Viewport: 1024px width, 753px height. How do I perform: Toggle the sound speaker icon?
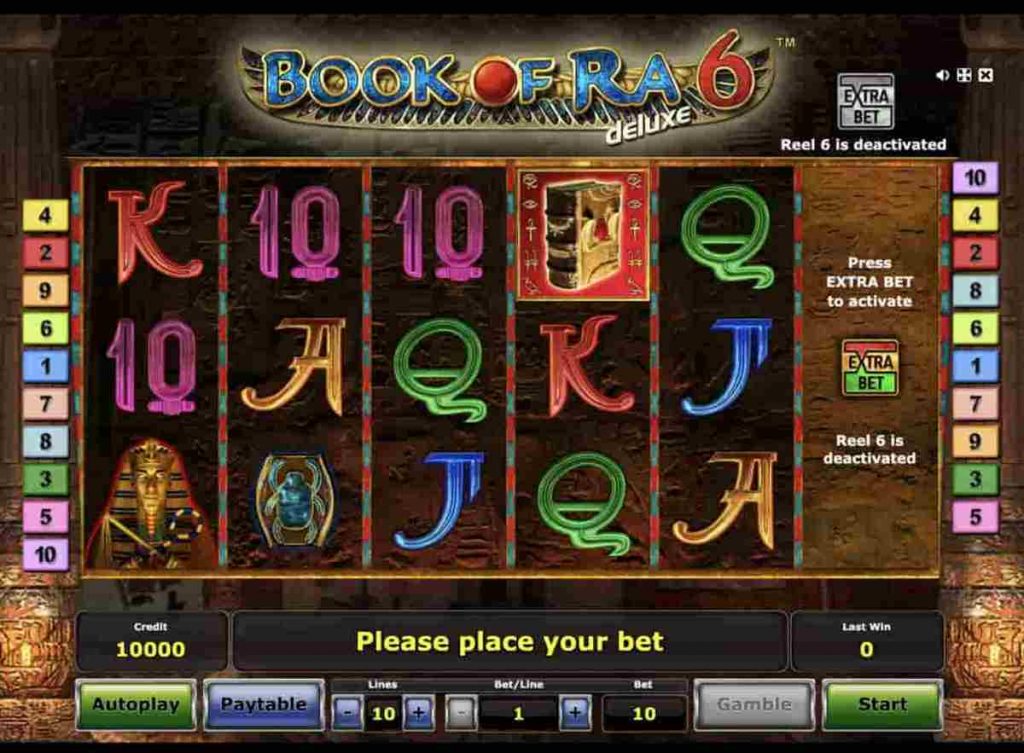click(943, 75)
